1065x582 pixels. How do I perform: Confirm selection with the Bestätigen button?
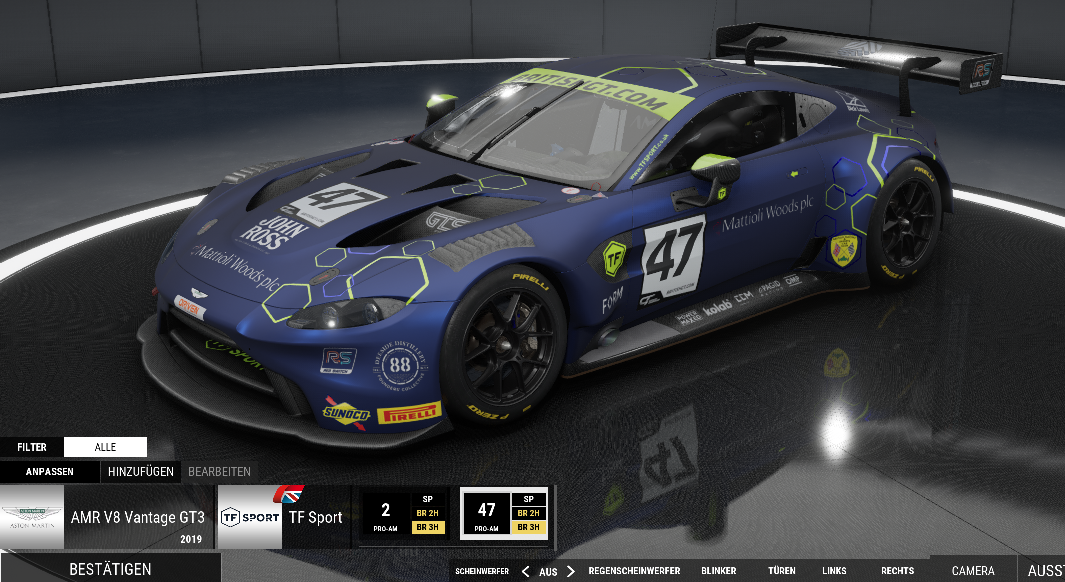110,569
